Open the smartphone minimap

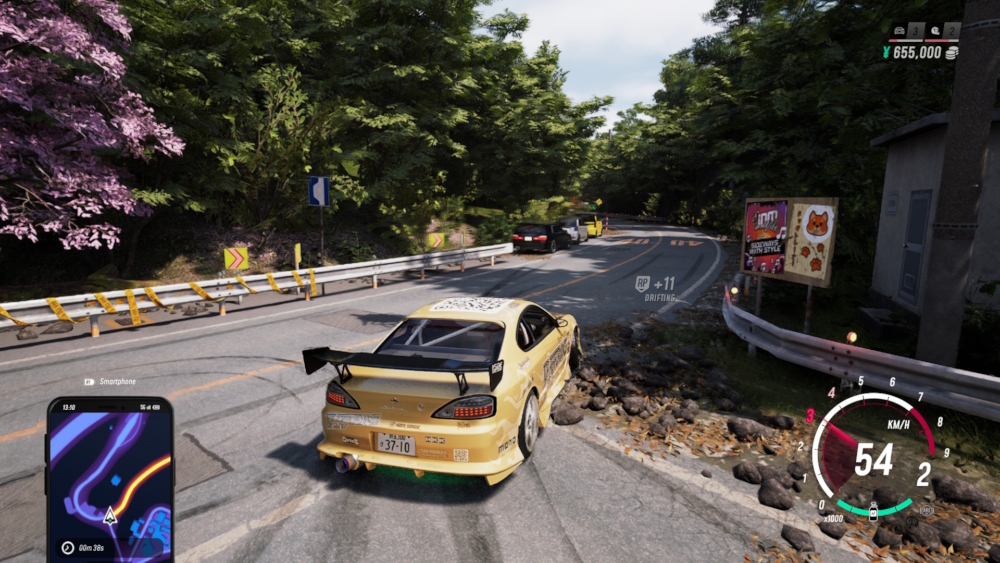point(110,480)
